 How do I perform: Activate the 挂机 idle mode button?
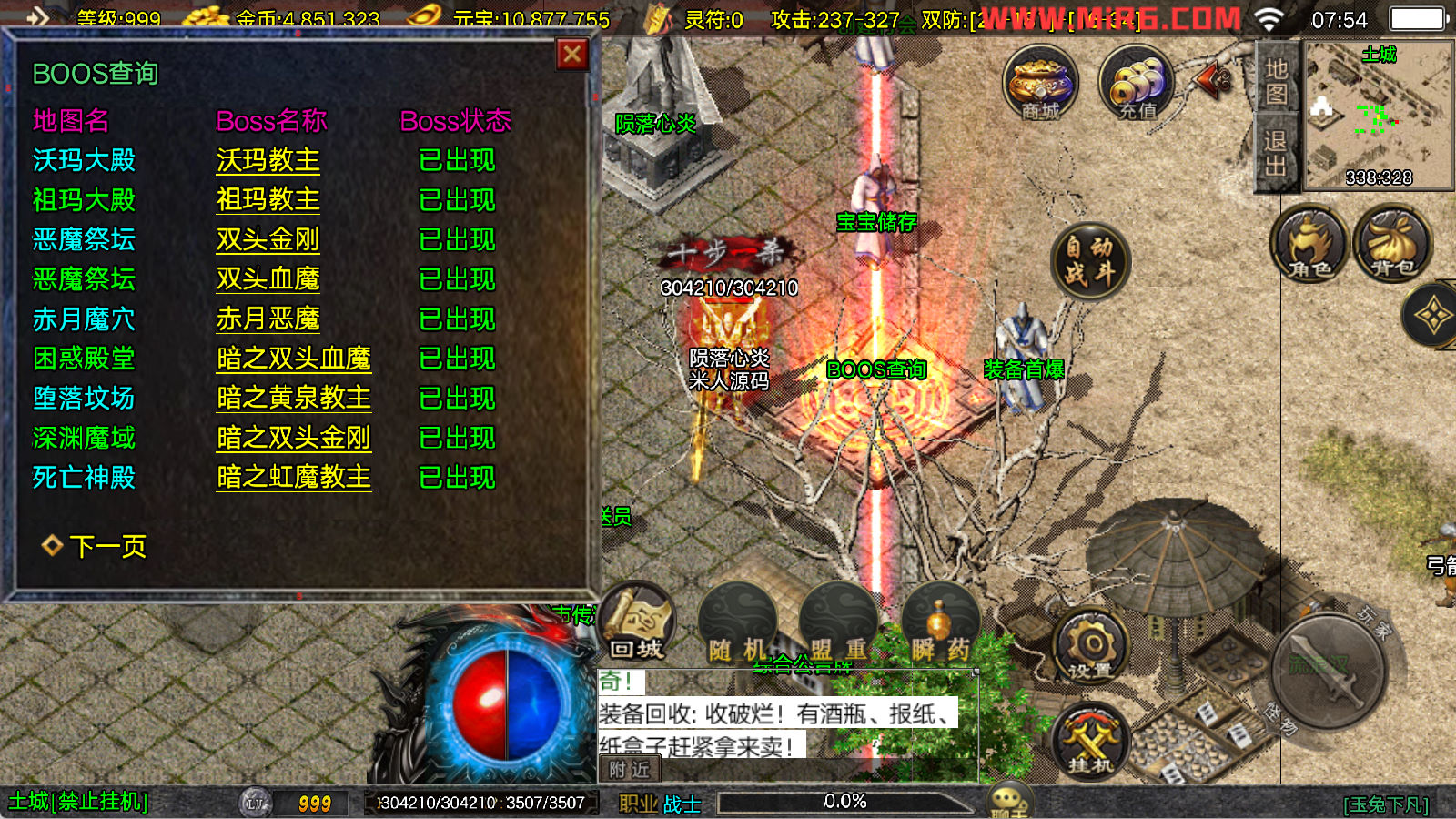(x=1090, y=741)
